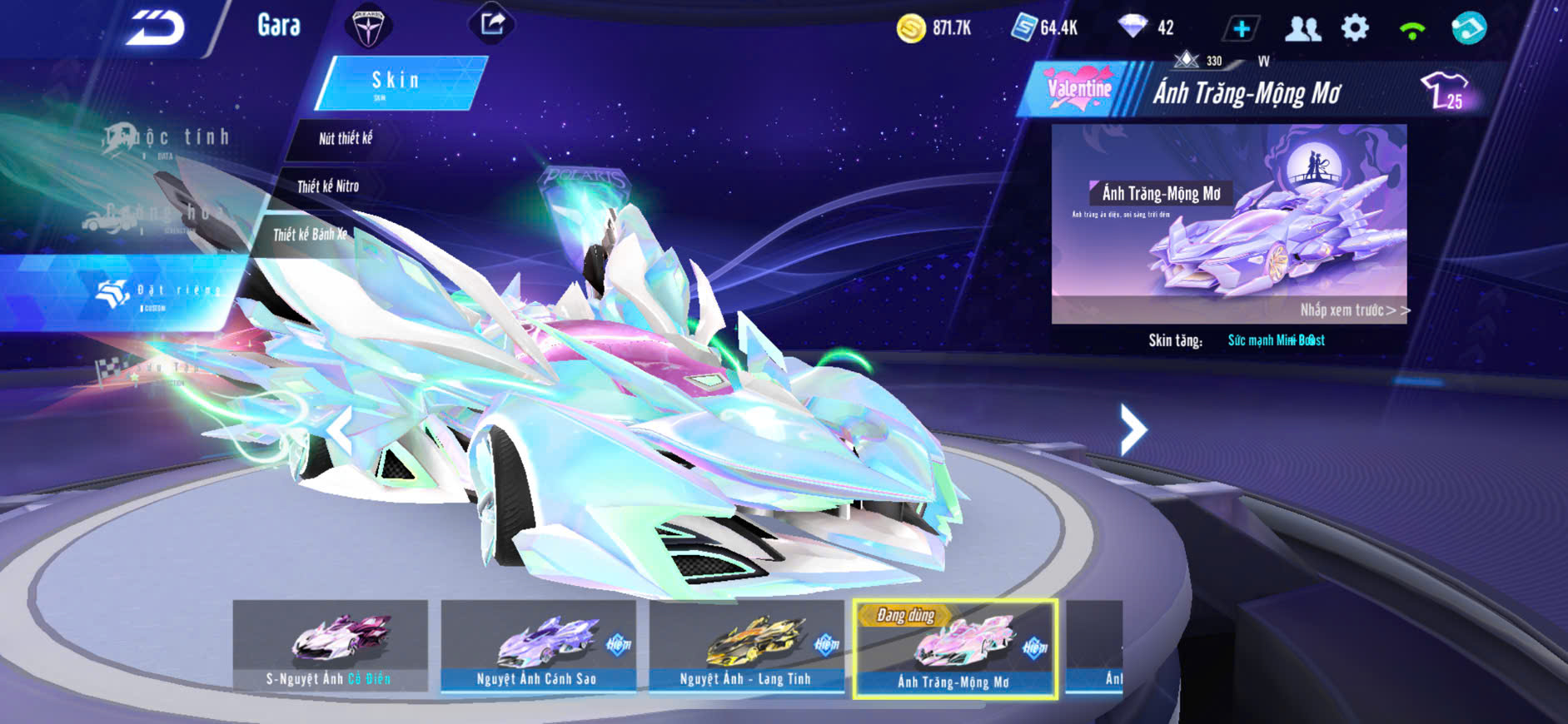The image size is (1568, 724).
Task: Select Nguyệt Ánh Cánh Sao skin
Action: click(538, 646)
